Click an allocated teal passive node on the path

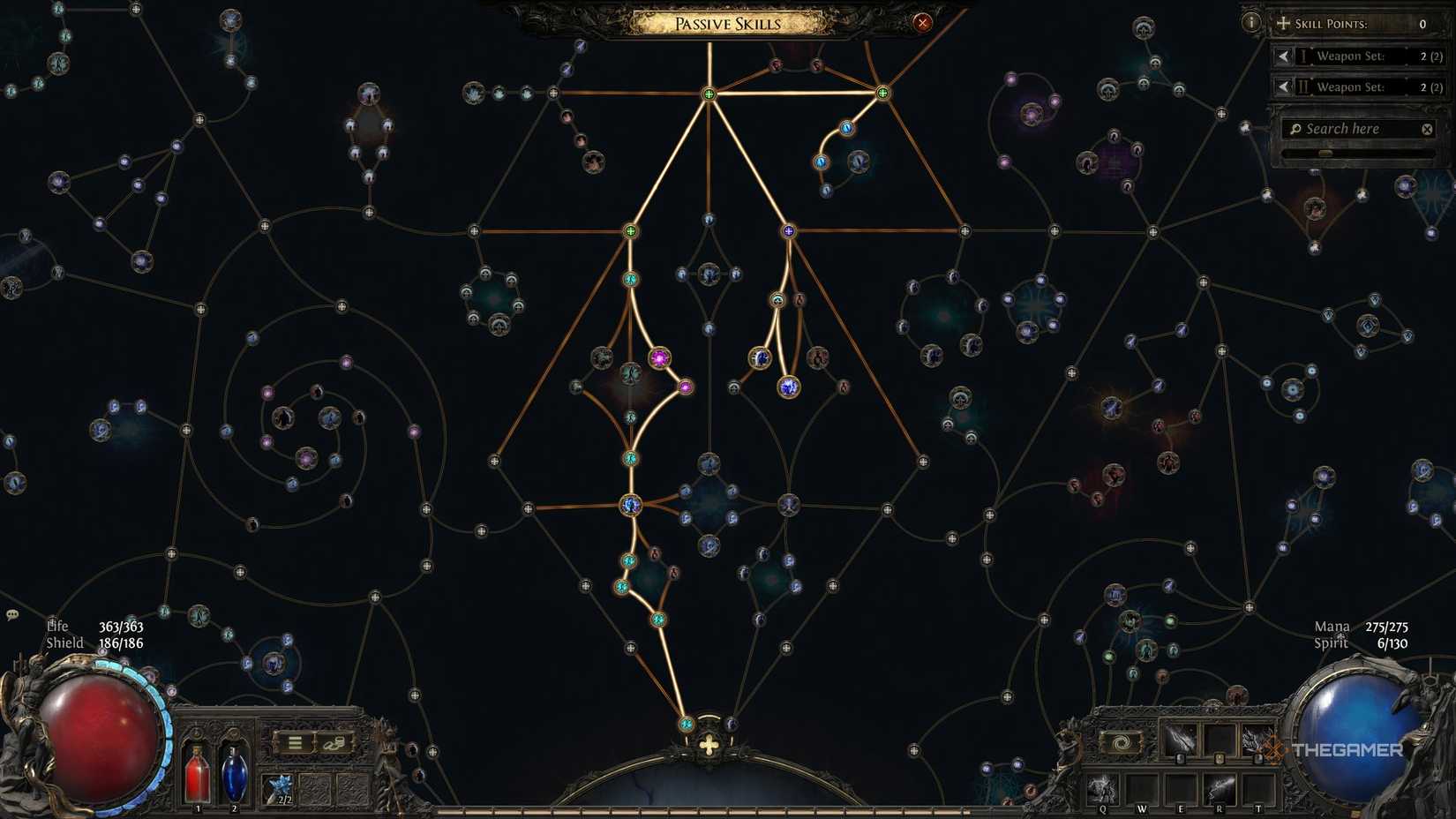[x=630, y=459]
